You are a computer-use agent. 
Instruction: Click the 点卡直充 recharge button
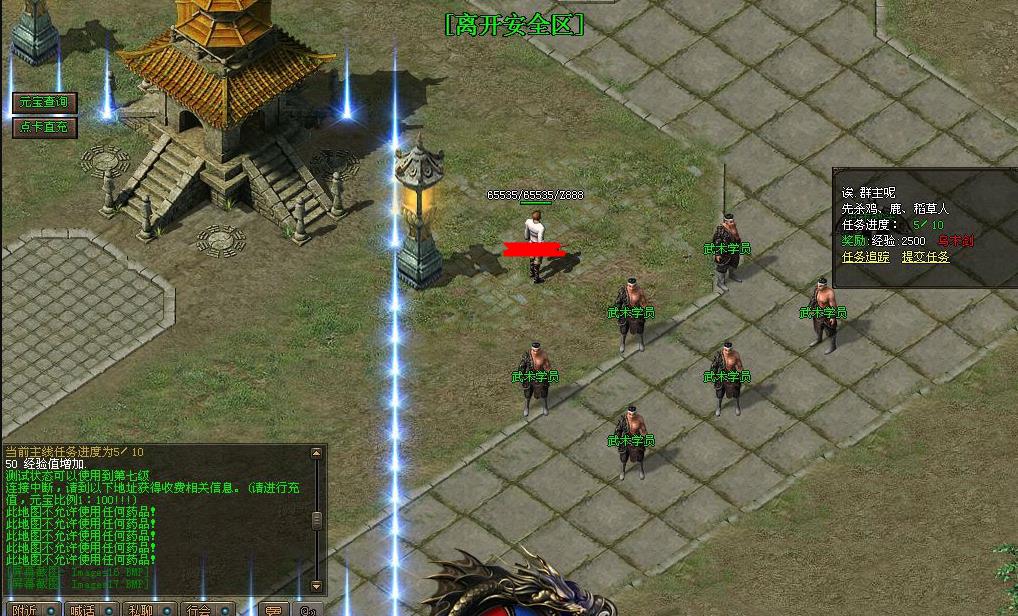(x=44, y=127)
